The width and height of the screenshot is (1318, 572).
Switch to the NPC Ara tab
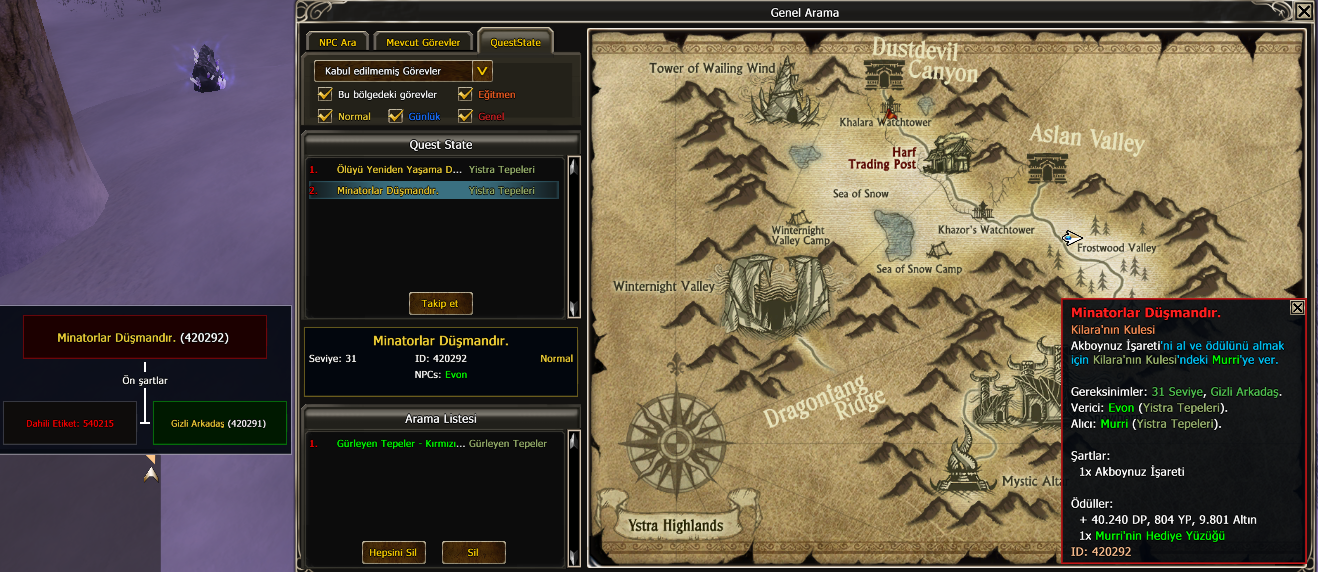tap(337, 43)
